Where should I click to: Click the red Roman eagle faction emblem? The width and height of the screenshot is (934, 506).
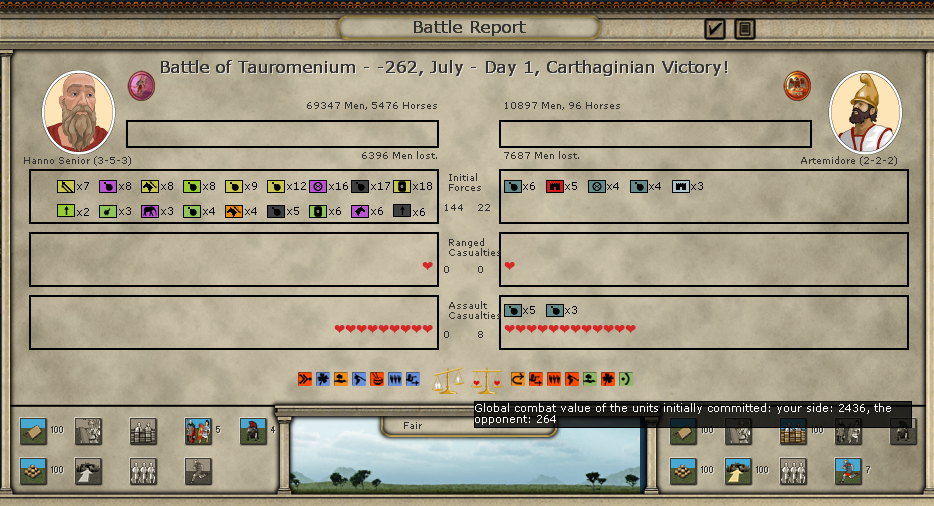(x=797, y=85)
